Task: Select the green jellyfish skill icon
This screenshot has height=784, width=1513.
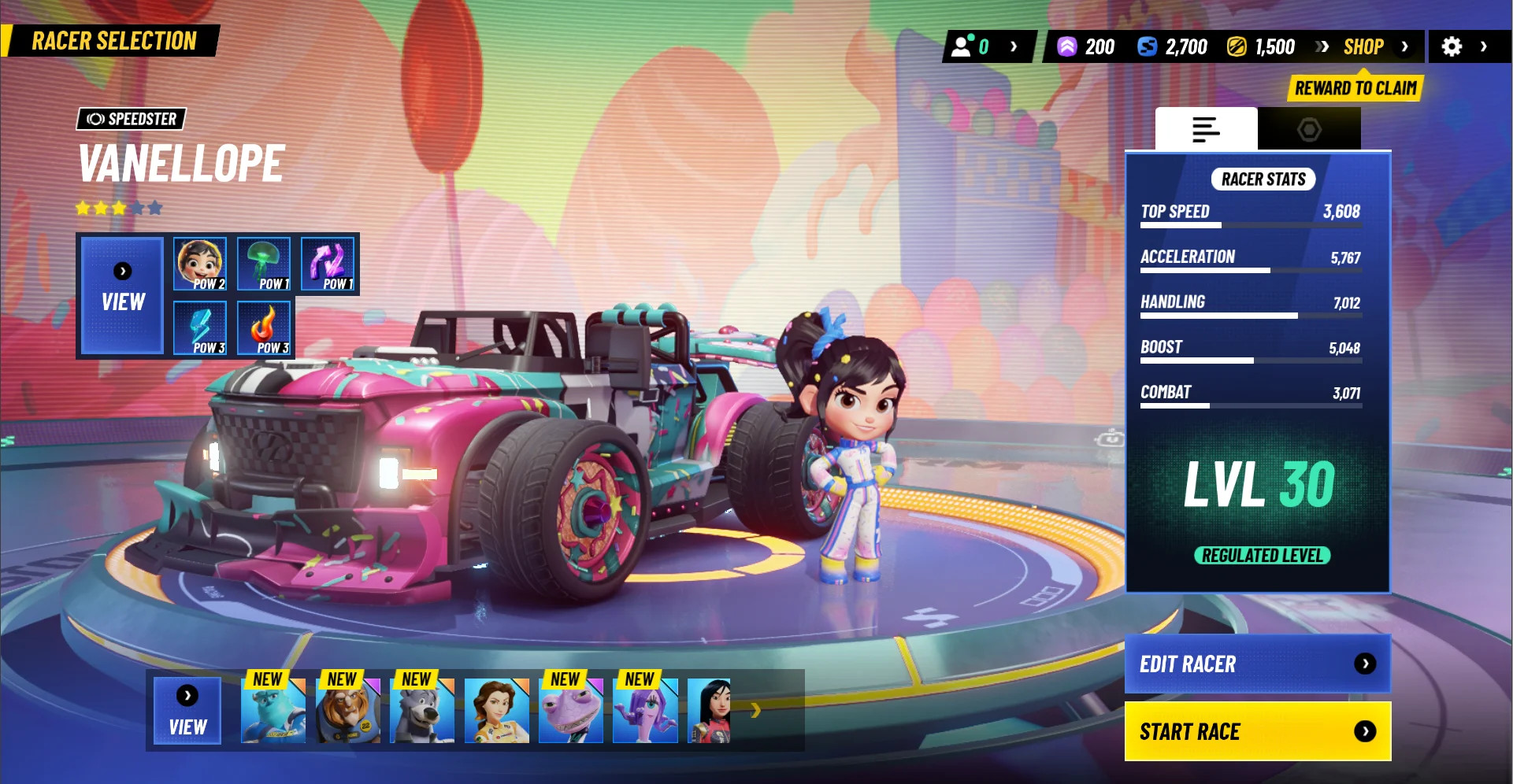Action: pos(264,264)
